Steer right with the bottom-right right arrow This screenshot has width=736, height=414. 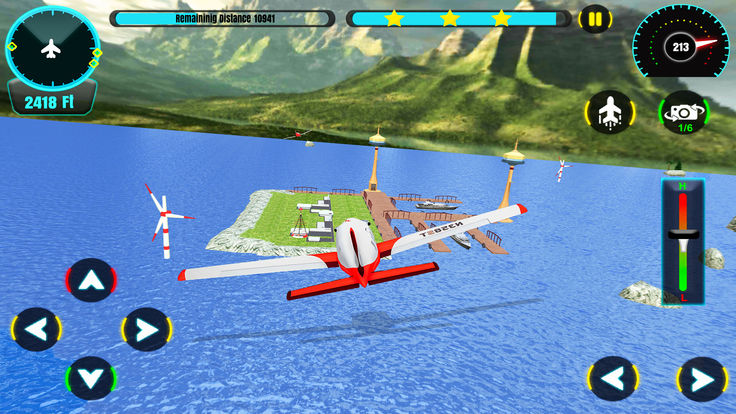pos(702,379)
